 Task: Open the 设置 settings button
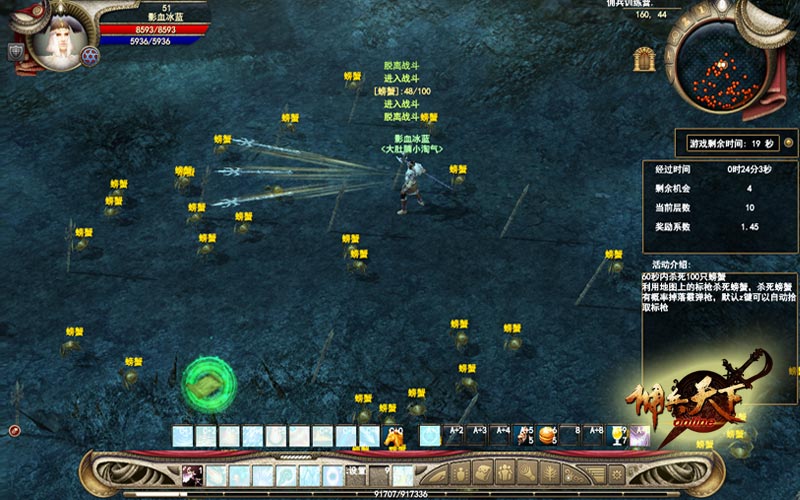click(x=357, y=470)
